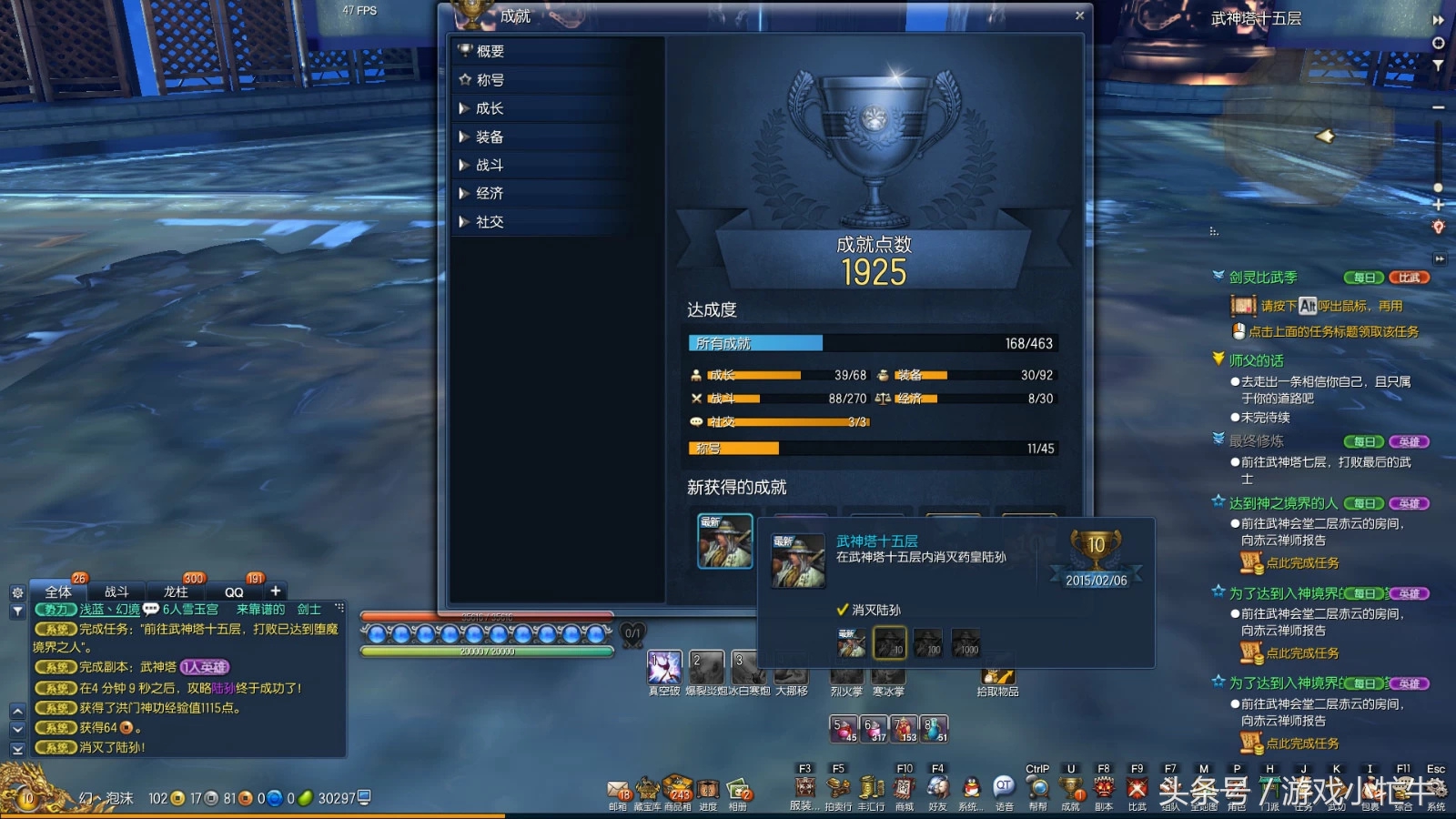The width and height of the screenshot is (1456, 819).
Task: Open the QQ chat tab
Action: pos(234,591)
